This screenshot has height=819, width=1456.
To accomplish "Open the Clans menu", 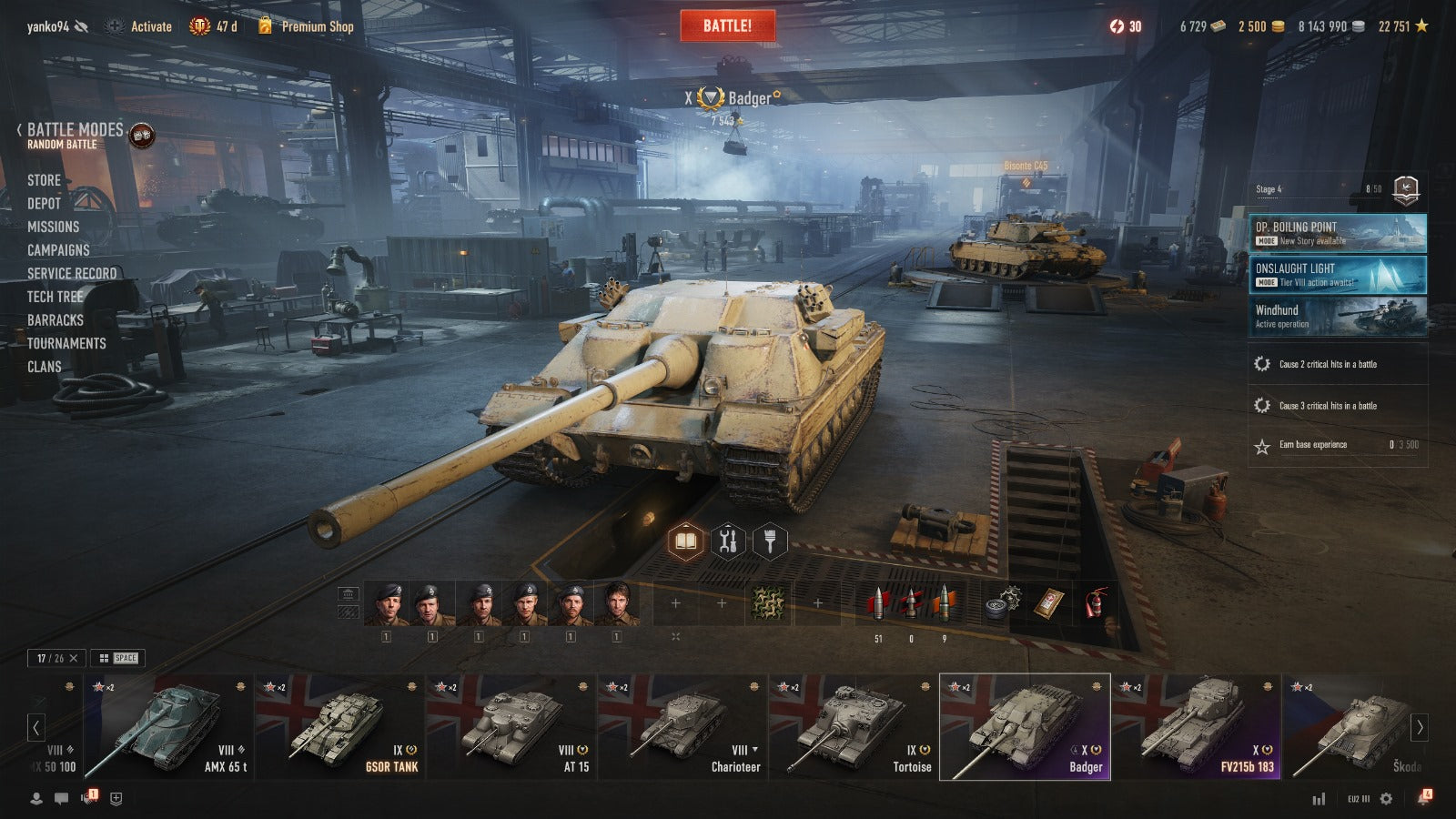I will pyautogui.click(x=44, y=367).
